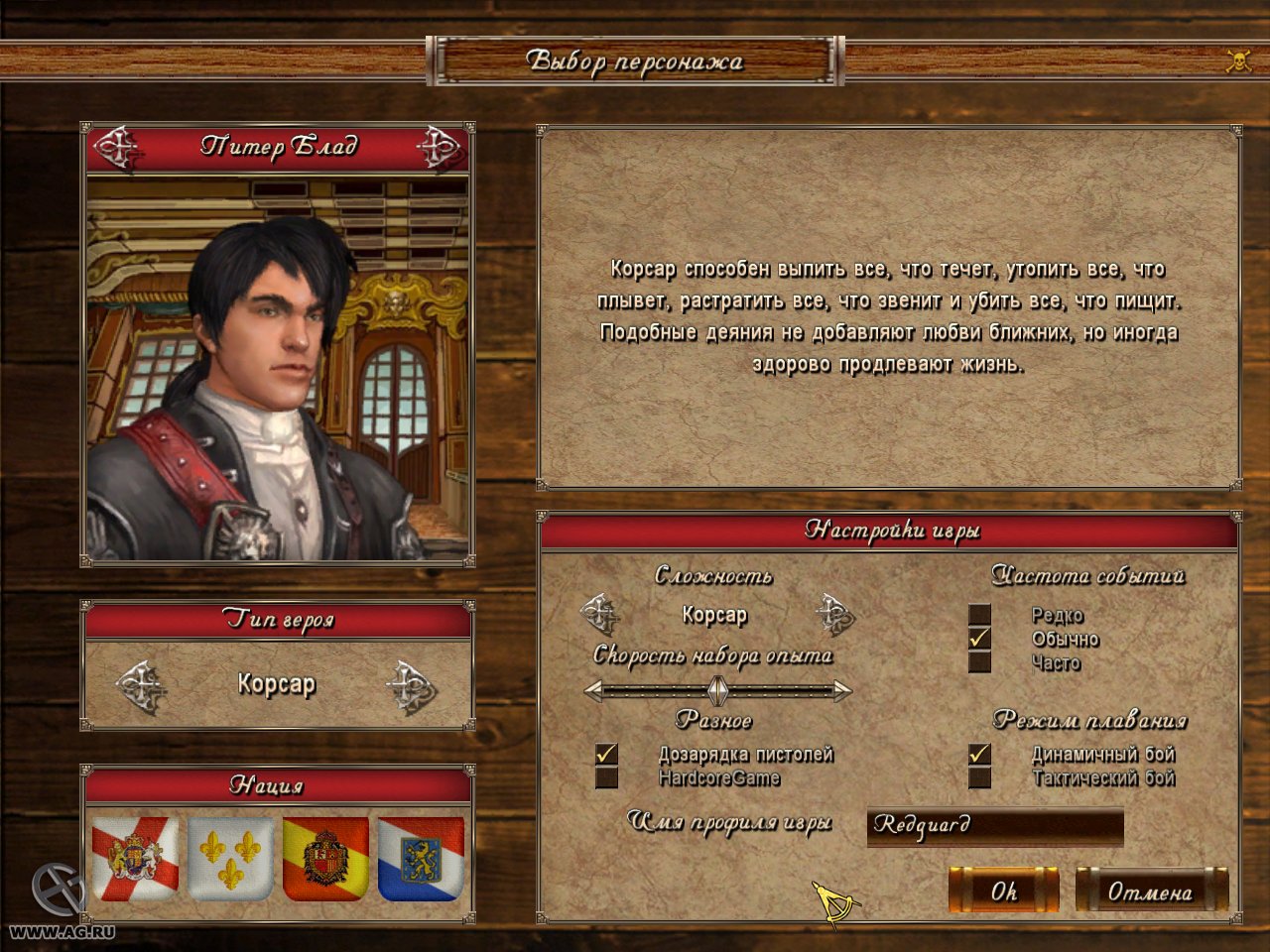Enable the HardcoreGame option
1270x952 pixels.
606,778
